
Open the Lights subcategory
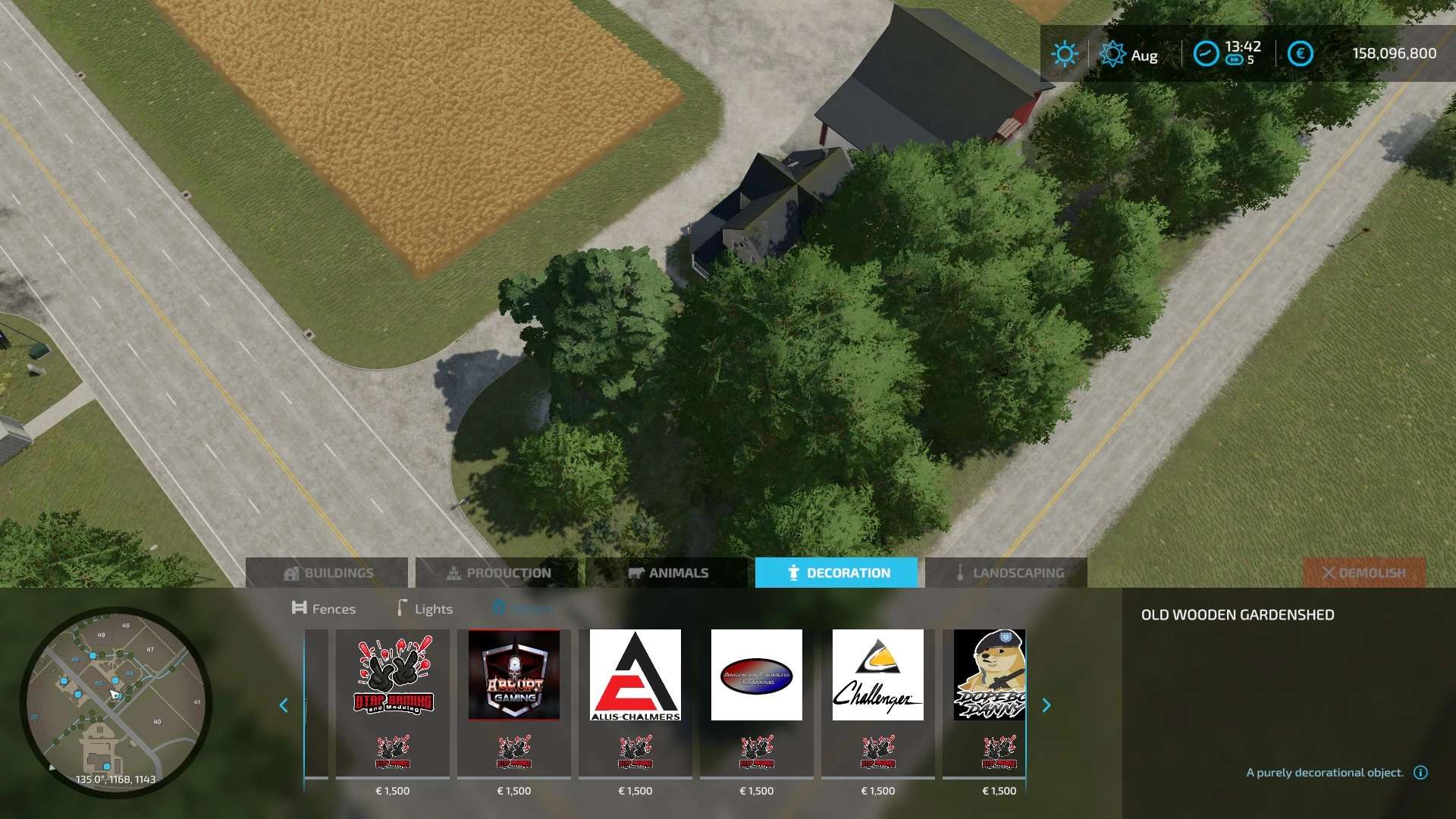tap(425, 609)
